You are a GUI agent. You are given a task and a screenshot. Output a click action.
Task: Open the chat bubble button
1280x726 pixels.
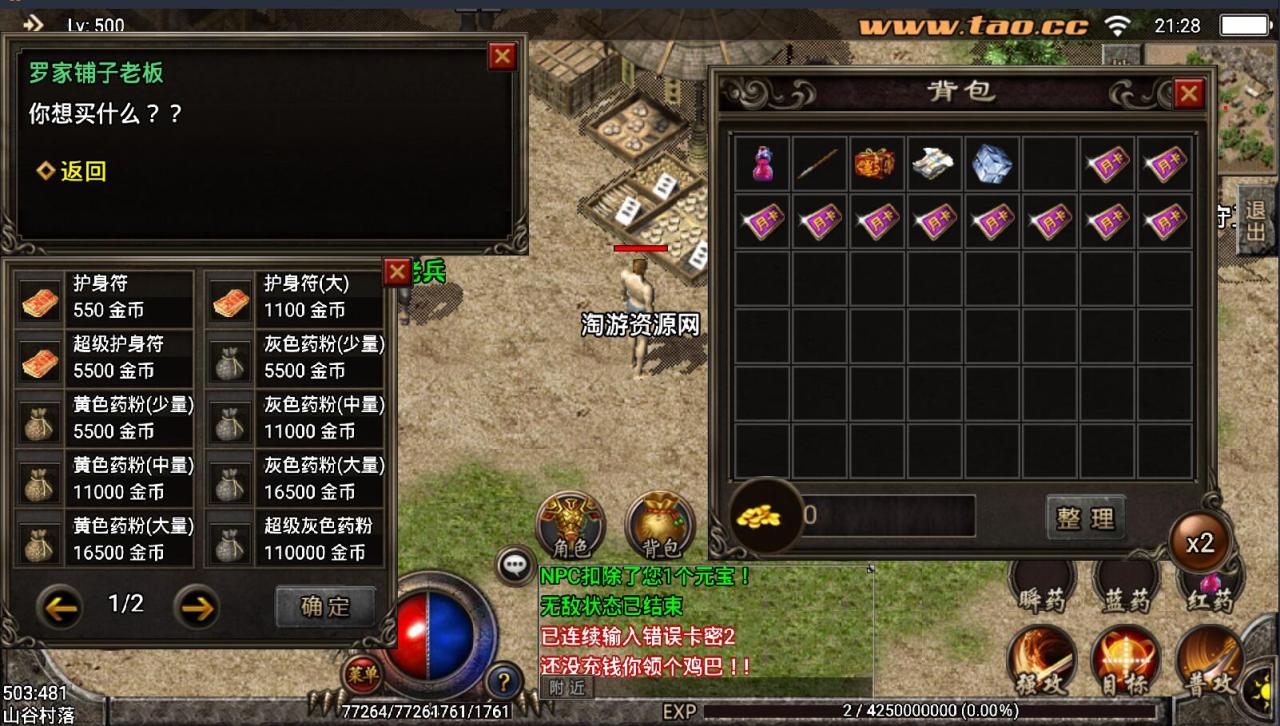click(515, 565)
